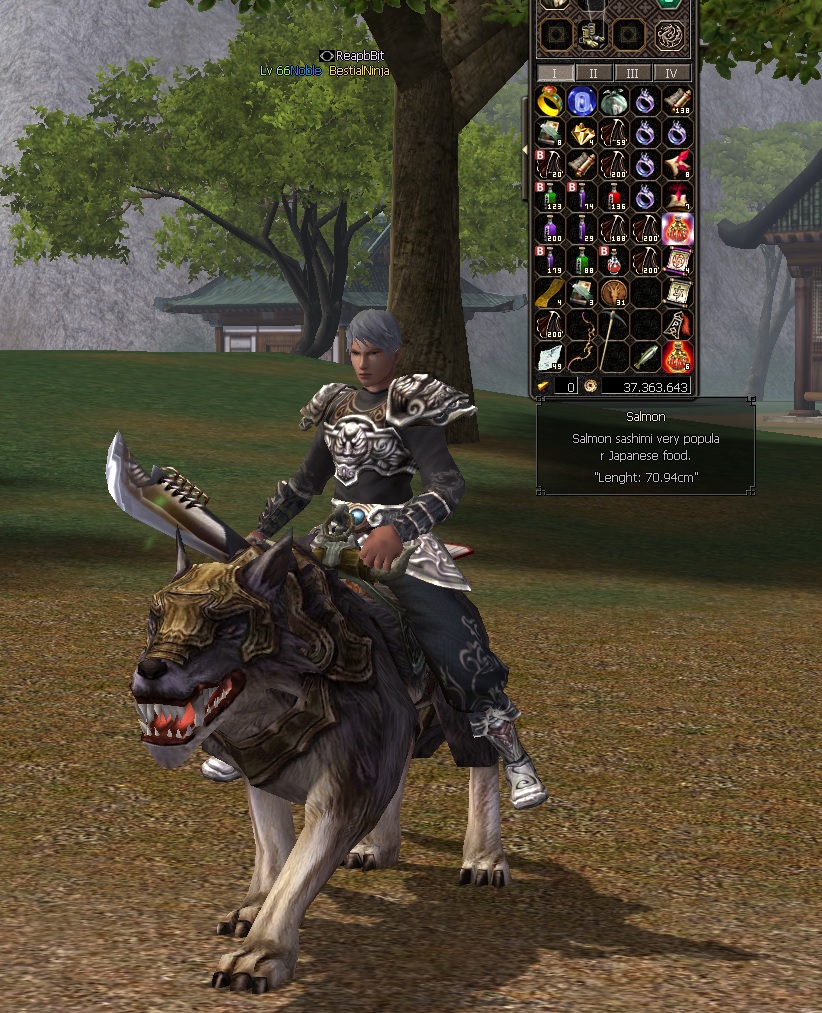
Task: Show inventory page IV
Action: [x=671, y=73]
